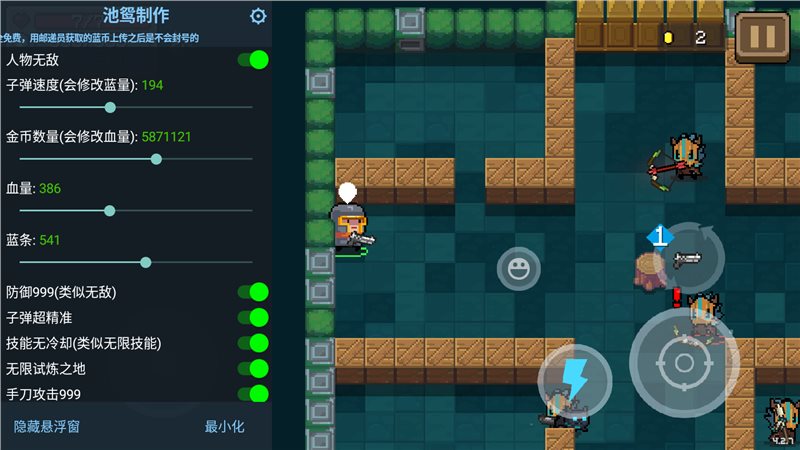
Task: Hide the floating window via 隐藏悬浮窗
Action: tap(47, 427)
